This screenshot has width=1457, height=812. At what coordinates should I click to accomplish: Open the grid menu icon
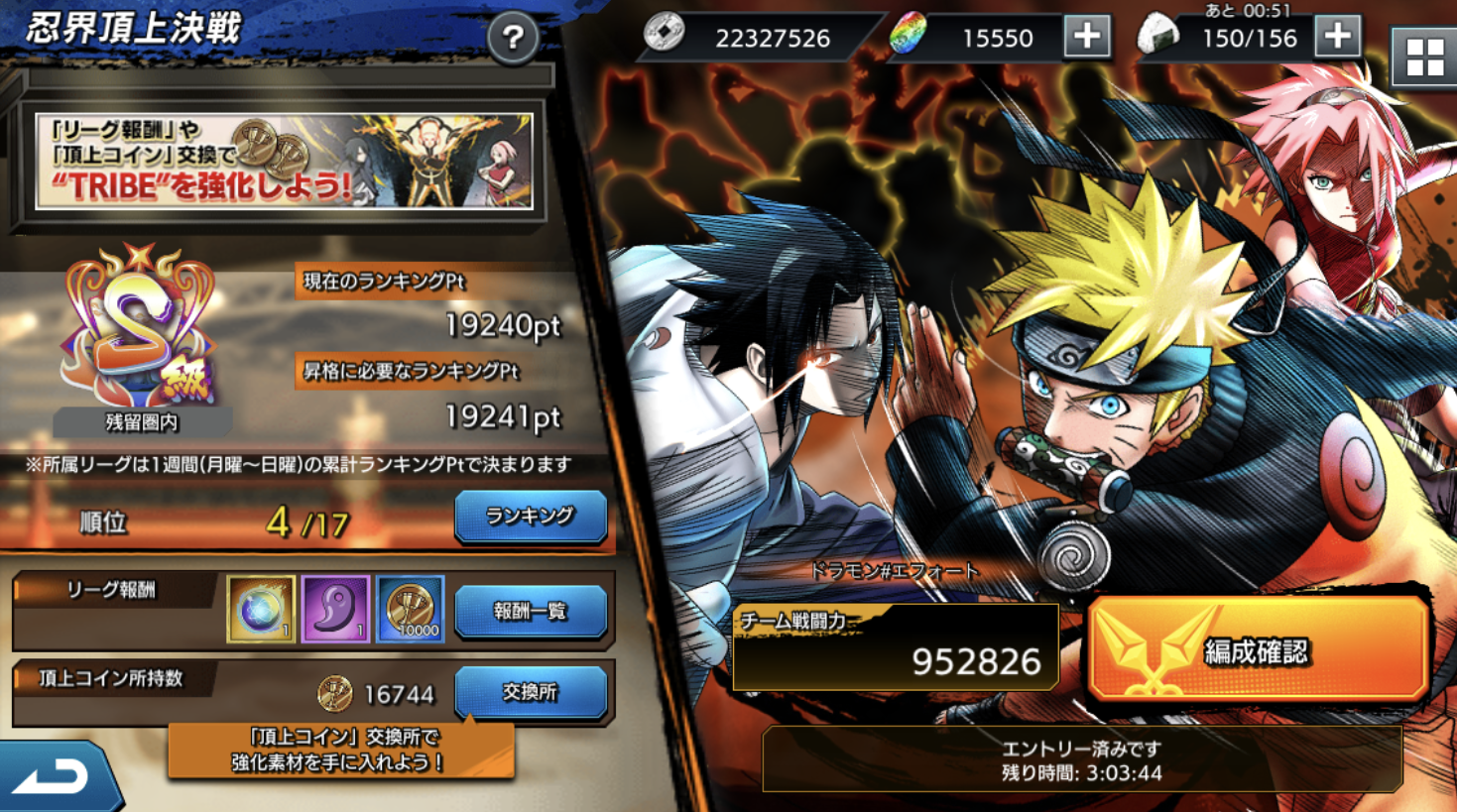[x=1424, y=58]
